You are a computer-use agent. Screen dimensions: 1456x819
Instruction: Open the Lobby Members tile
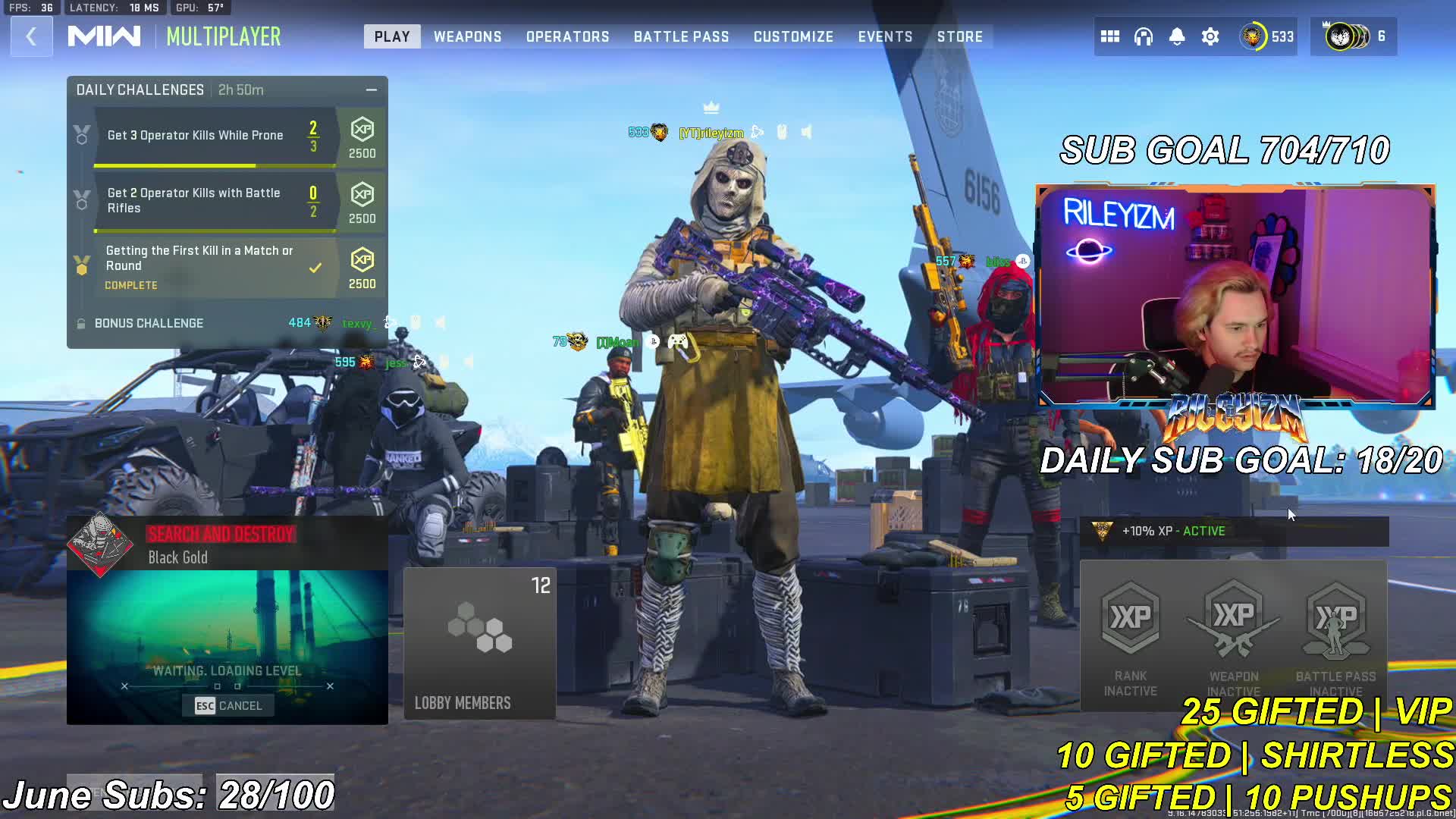(479, 643)
